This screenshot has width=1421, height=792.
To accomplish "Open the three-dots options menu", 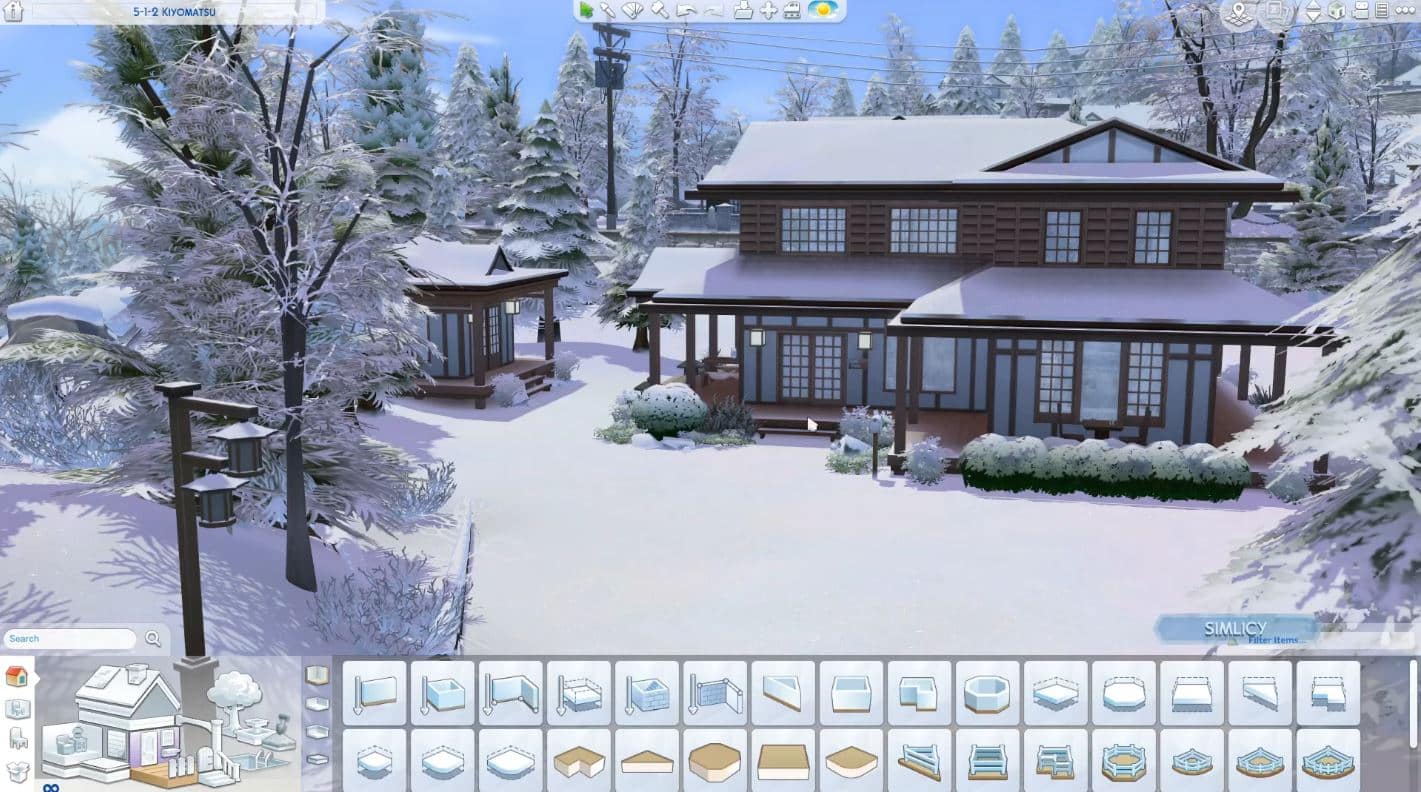I will point(1404,10).
